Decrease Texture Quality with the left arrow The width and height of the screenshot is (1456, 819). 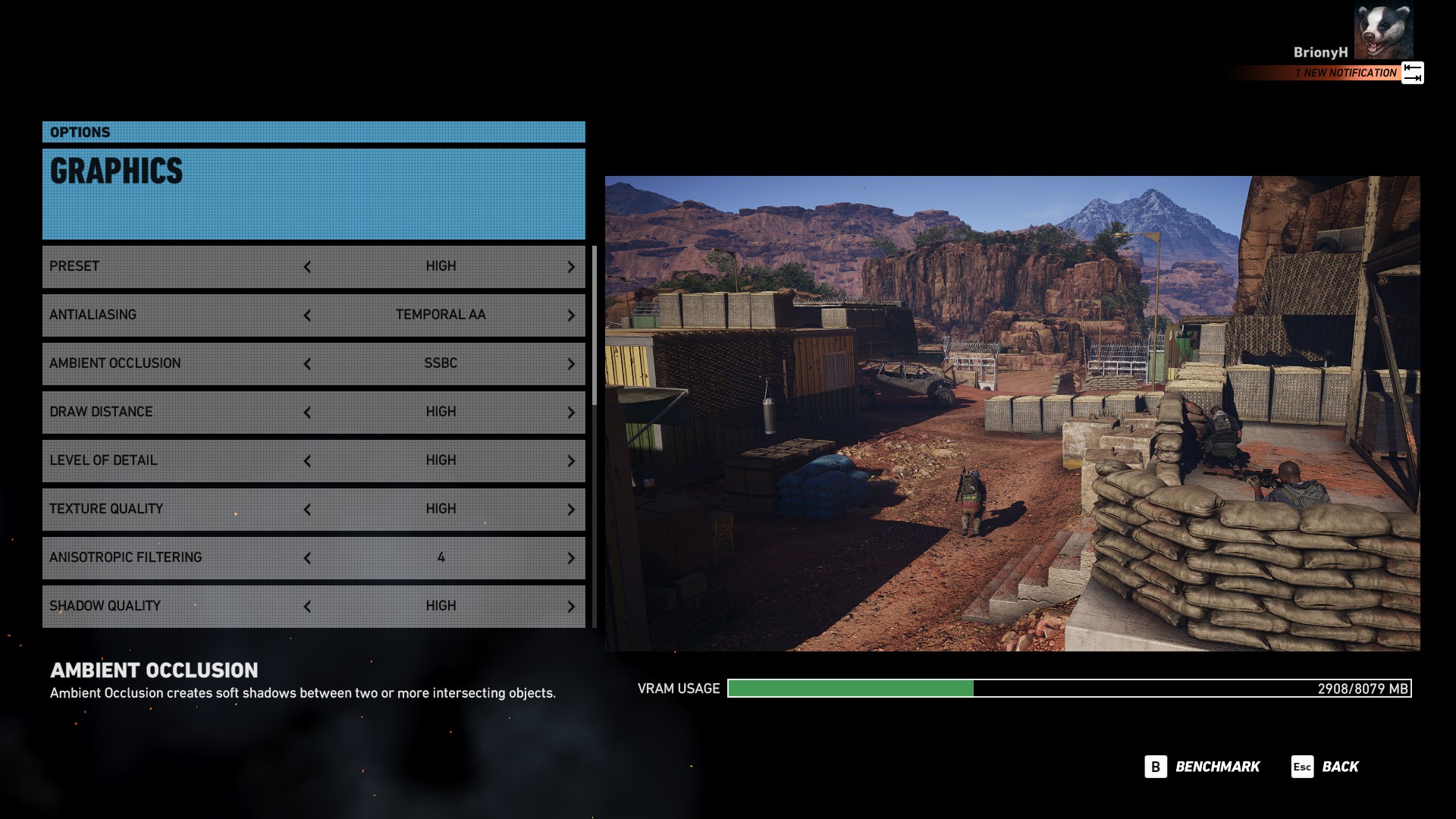[x=307, y=510]
